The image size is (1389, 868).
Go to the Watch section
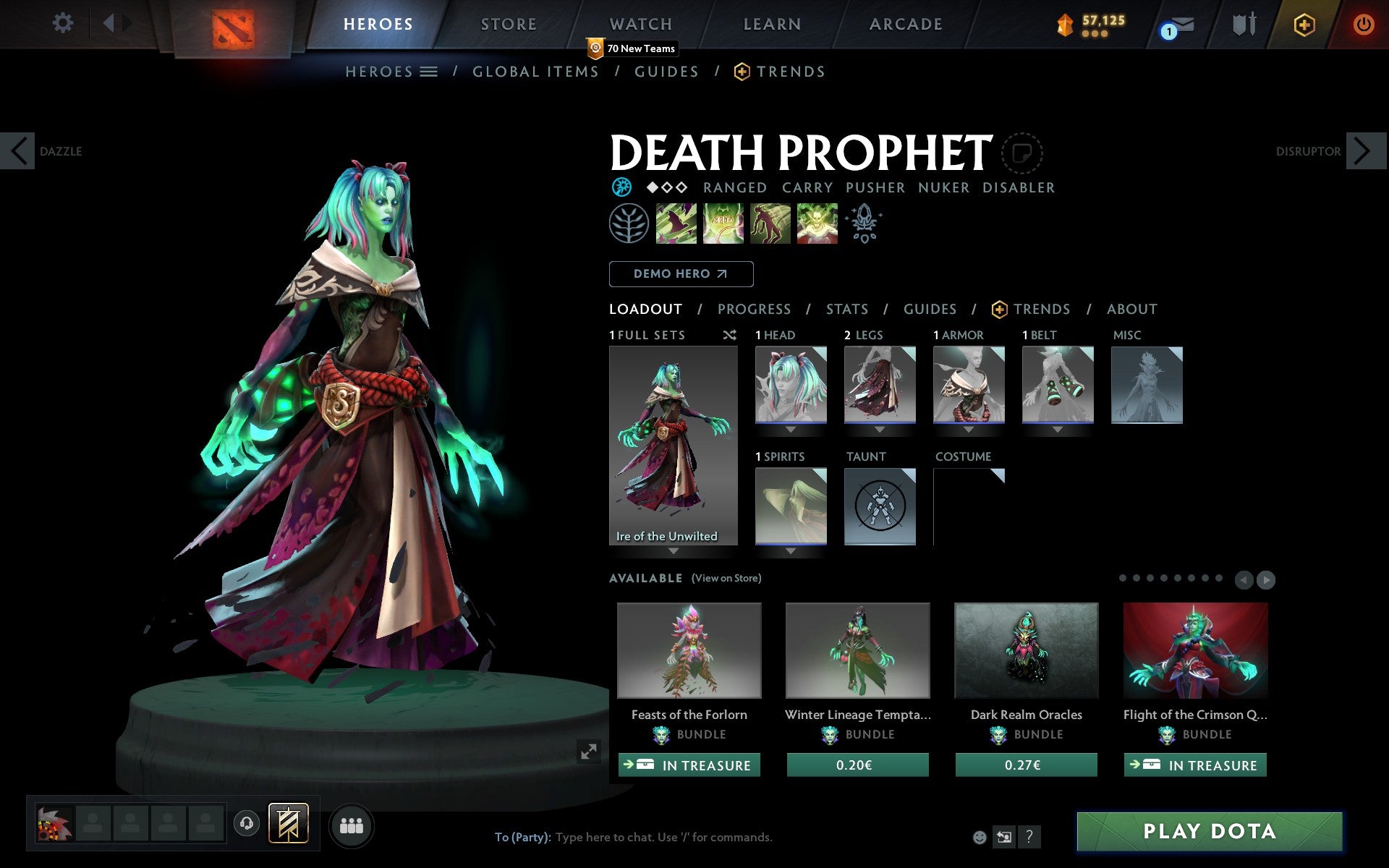coord(641,25)
